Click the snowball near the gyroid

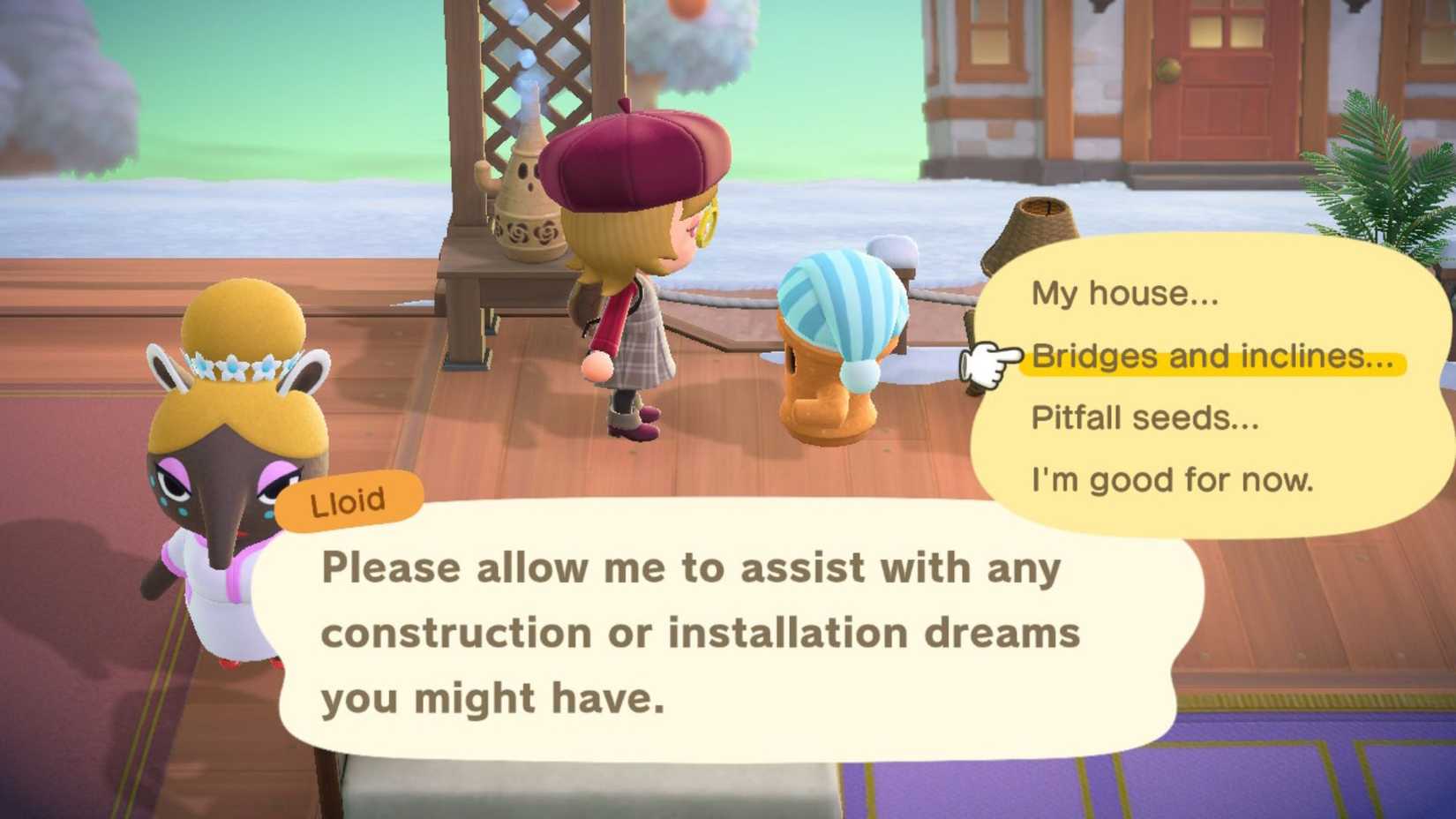coord(891,252)
